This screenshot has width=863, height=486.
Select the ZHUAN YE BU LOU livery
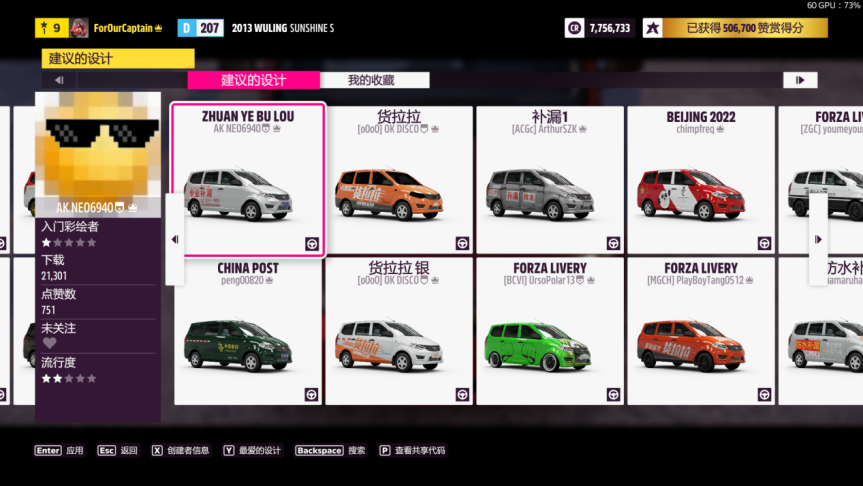(248, 181)
